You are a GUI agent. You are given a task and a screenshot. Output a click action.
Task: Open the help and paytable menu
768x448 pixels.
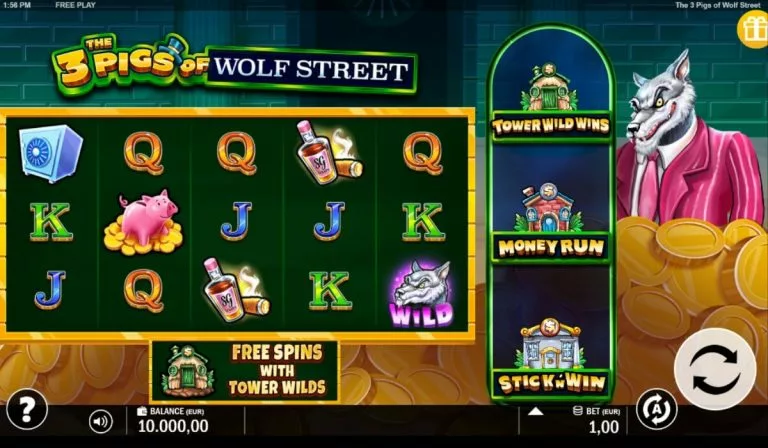coord(27,409)
